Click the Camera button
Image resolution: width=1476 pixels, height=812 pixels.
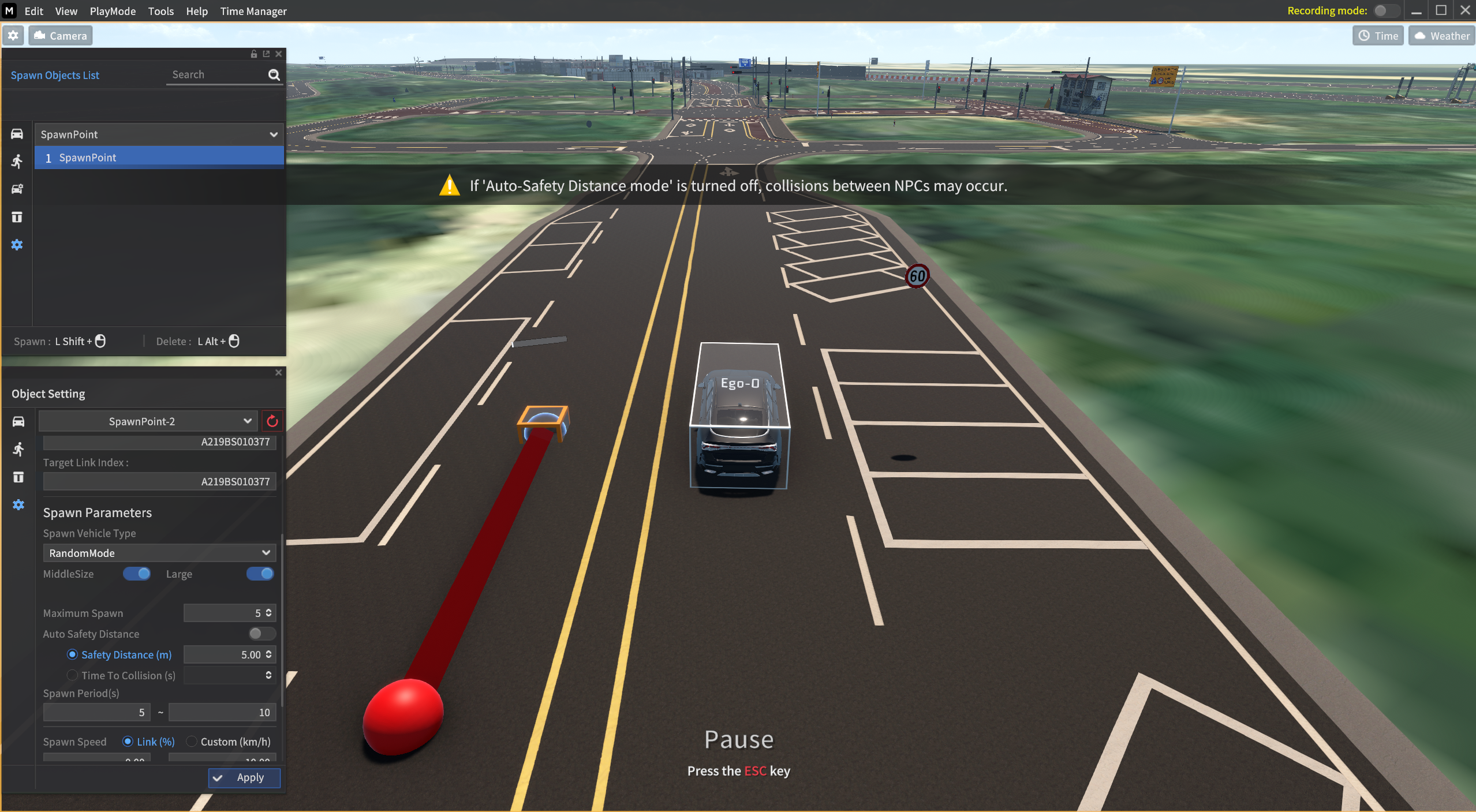(61, 36)
